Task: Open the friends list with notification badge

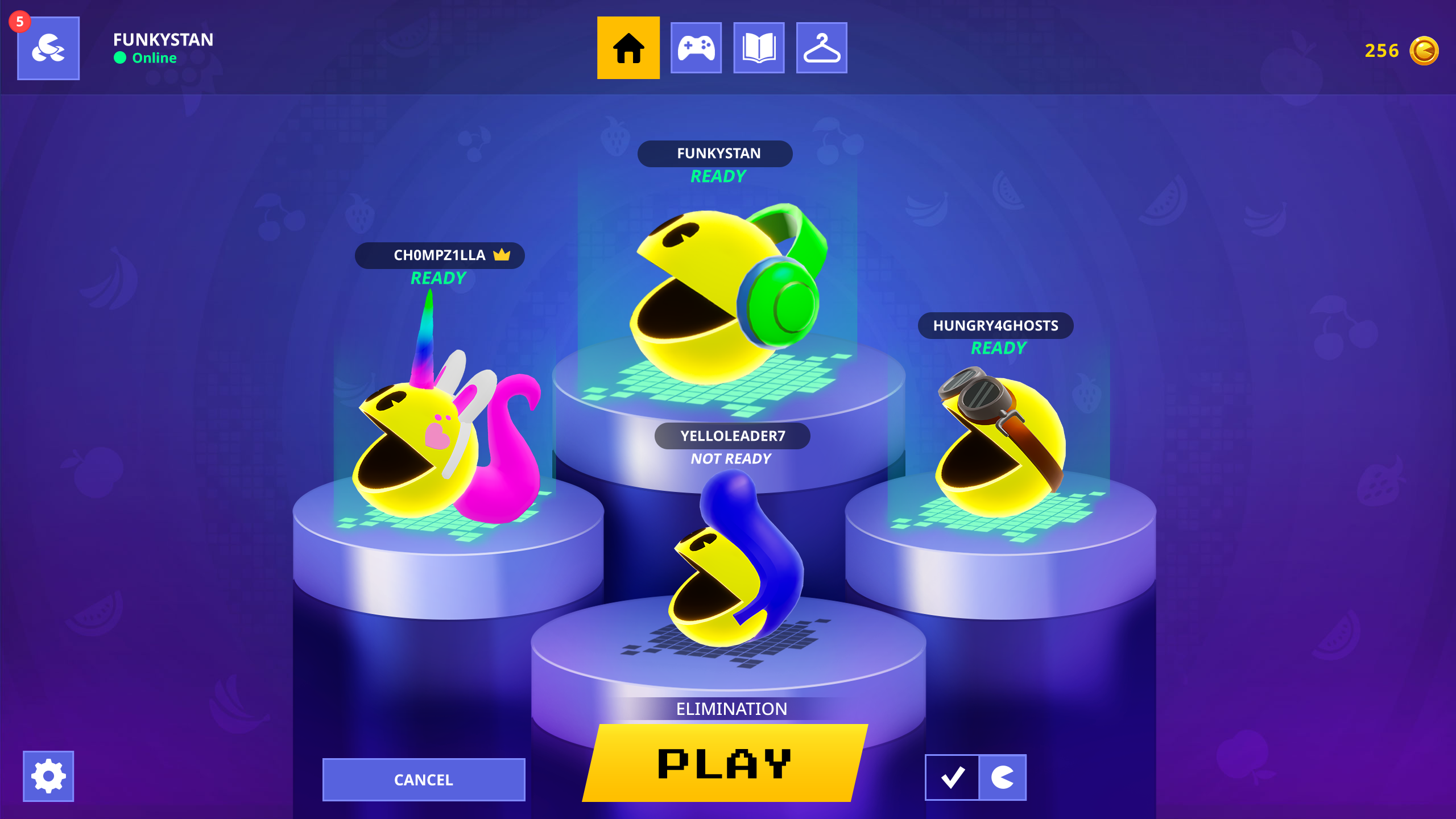Action: point(48,49)
